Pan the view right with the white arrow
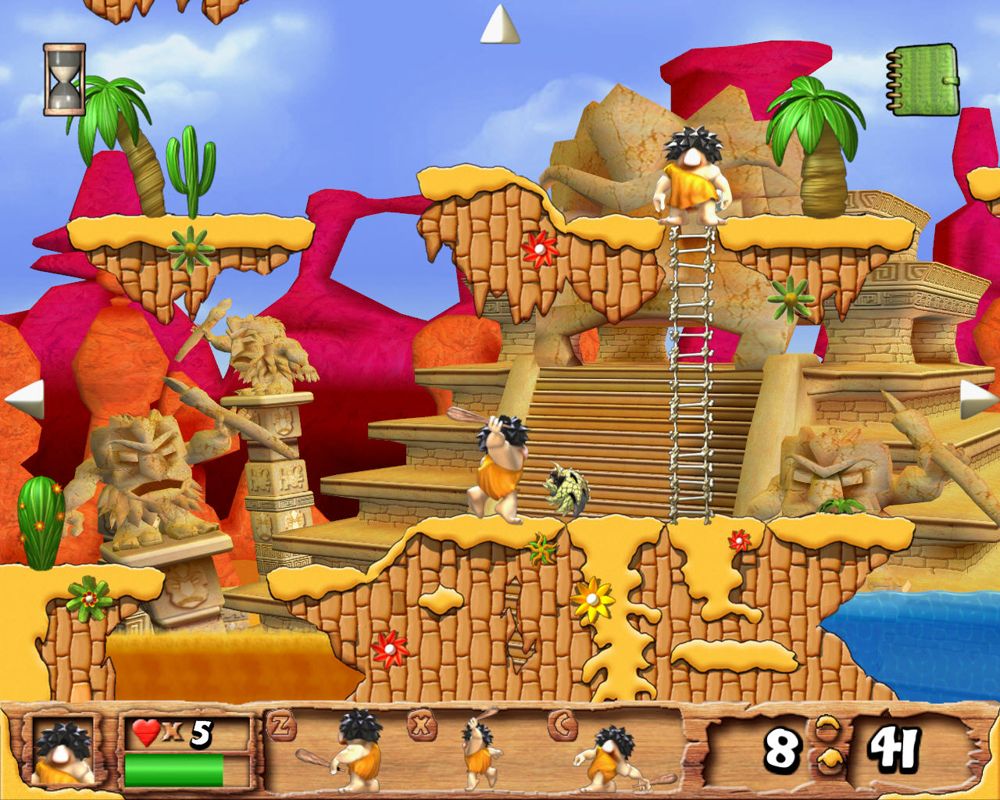1000x800 pixels. pyautogui.click(x=978, y=398)
